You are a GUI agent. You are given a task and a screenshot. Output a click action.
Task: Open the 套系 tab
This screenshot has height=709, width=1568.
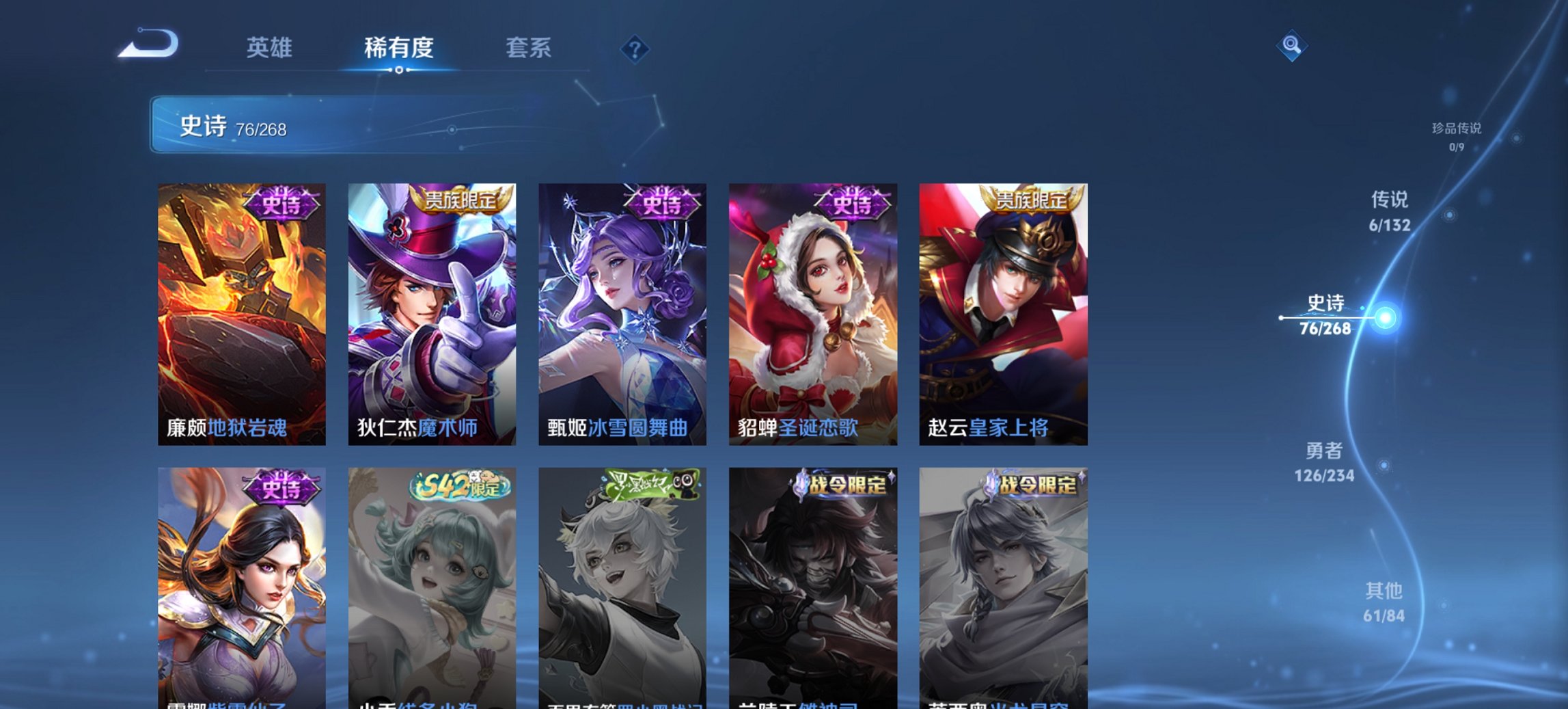click(x=529, y=47)
